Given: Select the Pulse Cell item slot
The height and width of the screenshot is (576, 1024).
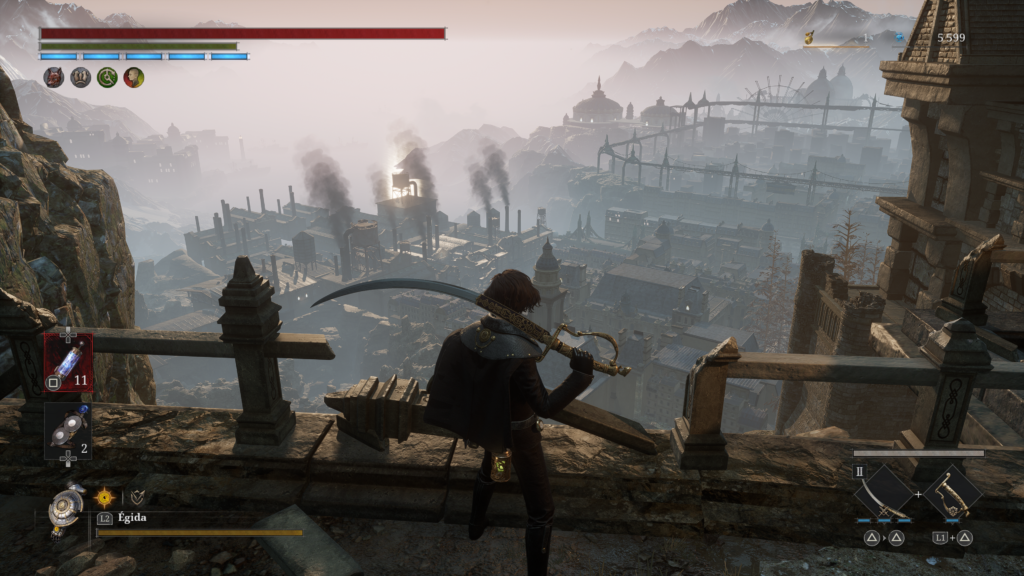Looking at the screenshot, I should pyautogui.click(x=68, y=362).
